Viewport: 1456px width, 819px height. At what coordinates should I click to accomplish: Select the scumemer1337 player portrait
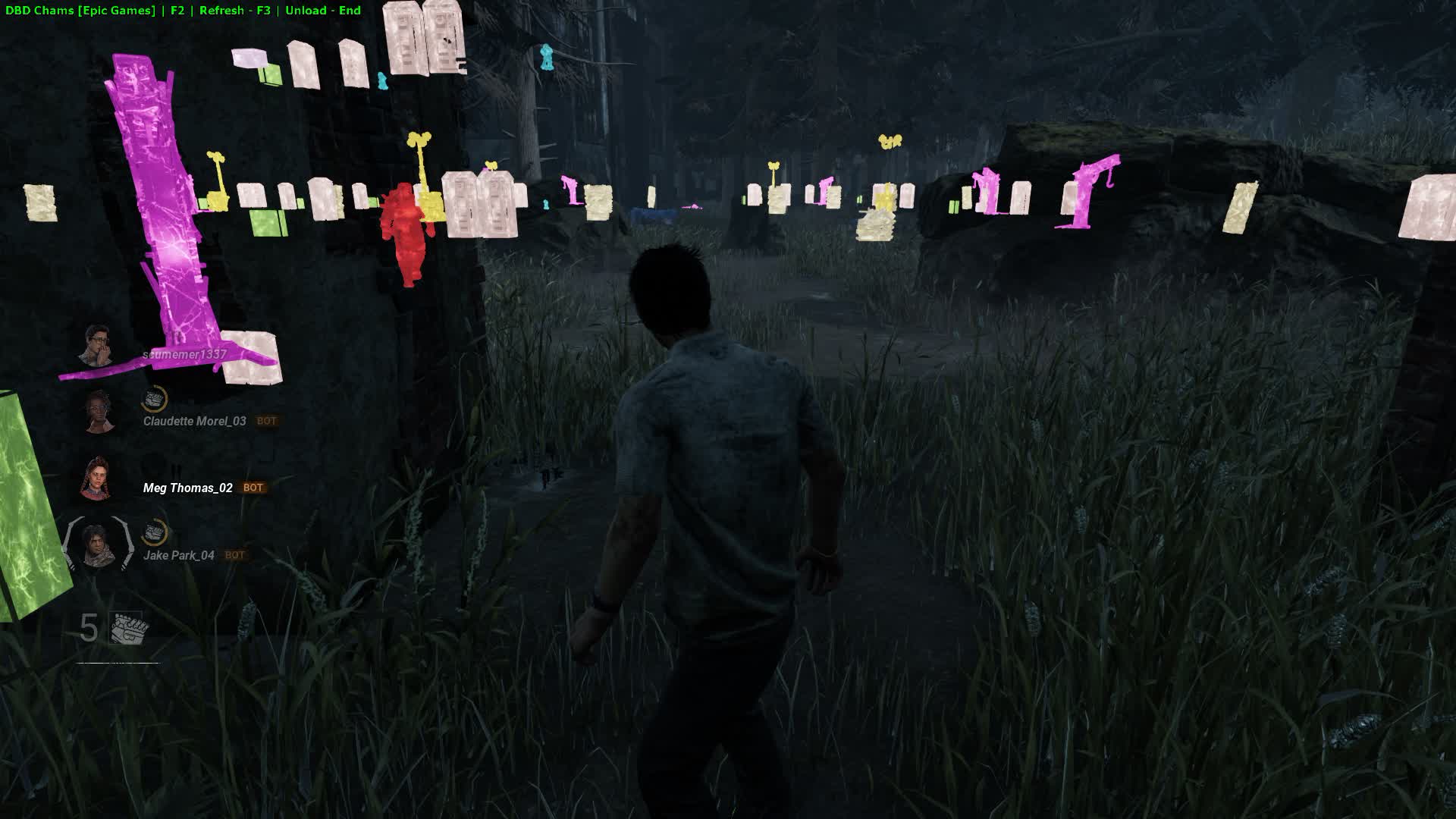tap(98, 346)
